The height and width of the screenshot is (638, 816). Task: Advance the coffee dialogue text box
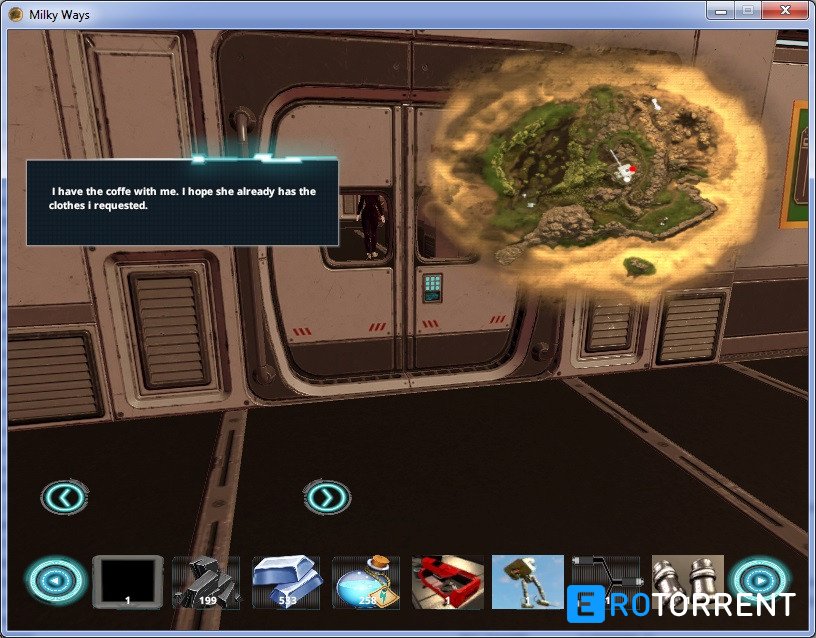(x=182, y=200)
